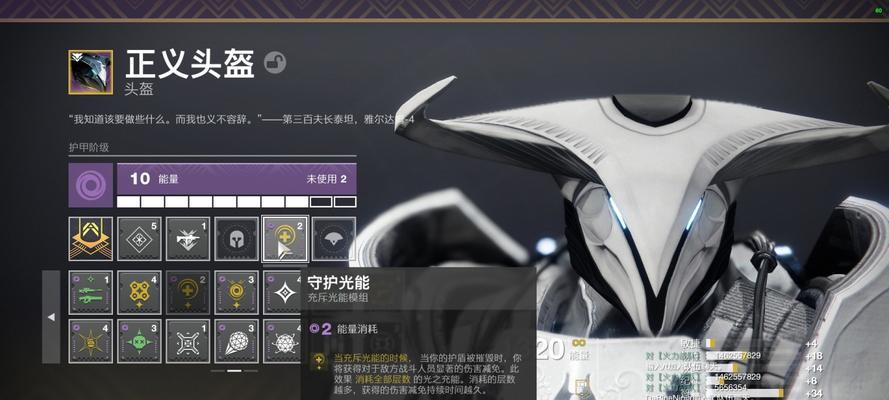This screenshot has width=889, height=400.
Task: Select the yellow sunburst mod costing 4
Action: [x=90, y=341]
